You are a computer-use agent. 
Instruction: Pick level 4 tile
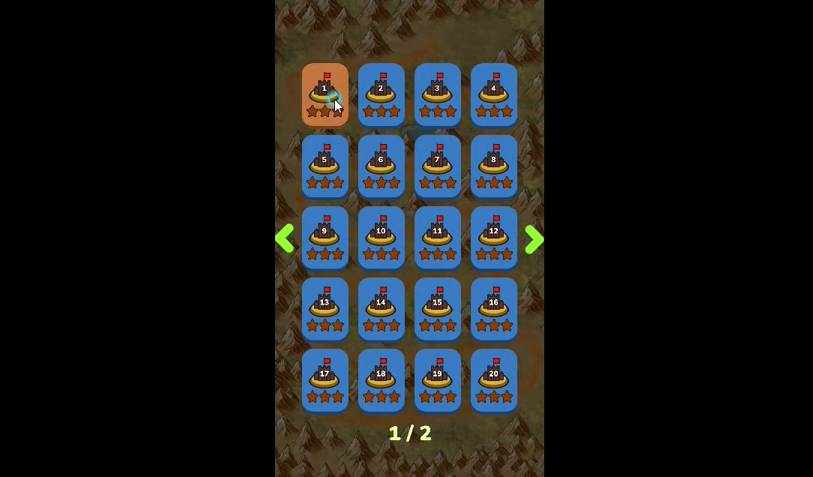[x=494, y=95]
